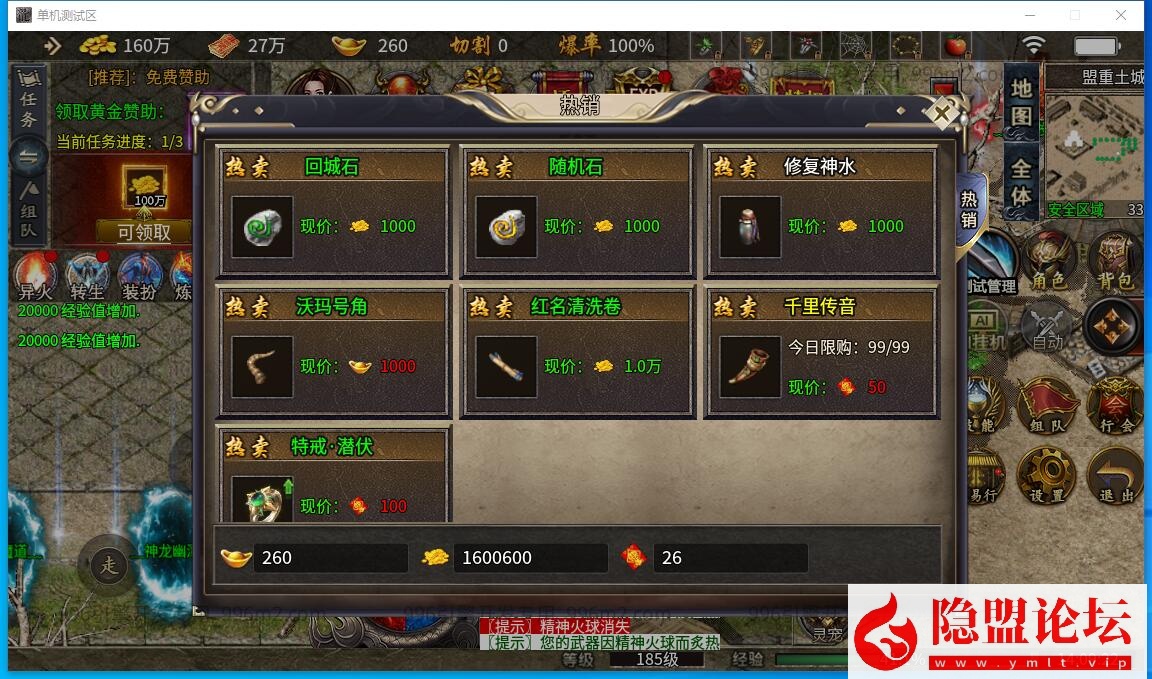This screenshot has width=1152, height=679.
Task: Open the 行会 guild menu
Action: [x=1114, y=408]
